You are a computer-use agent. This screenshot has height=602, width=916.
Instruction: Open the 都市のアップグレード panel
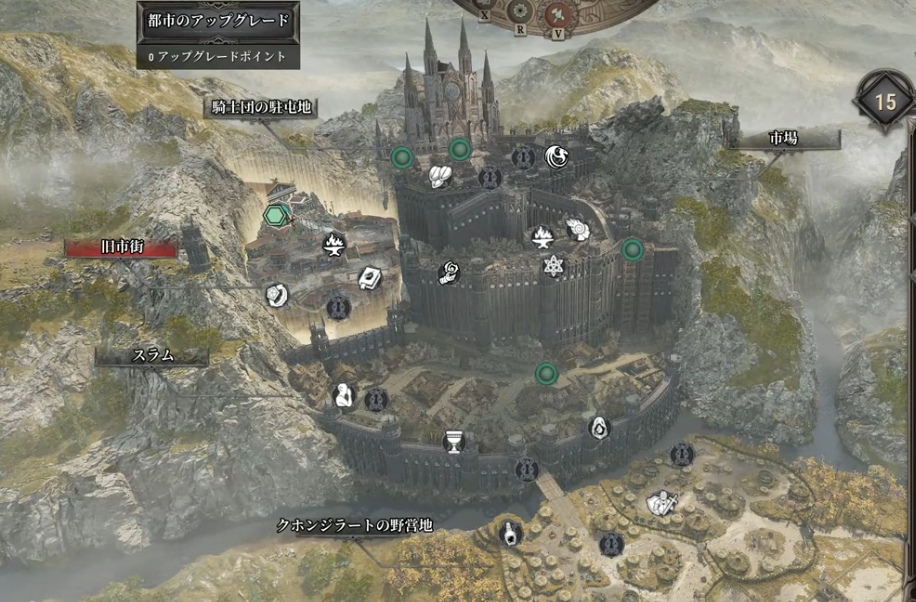point(219,19)
